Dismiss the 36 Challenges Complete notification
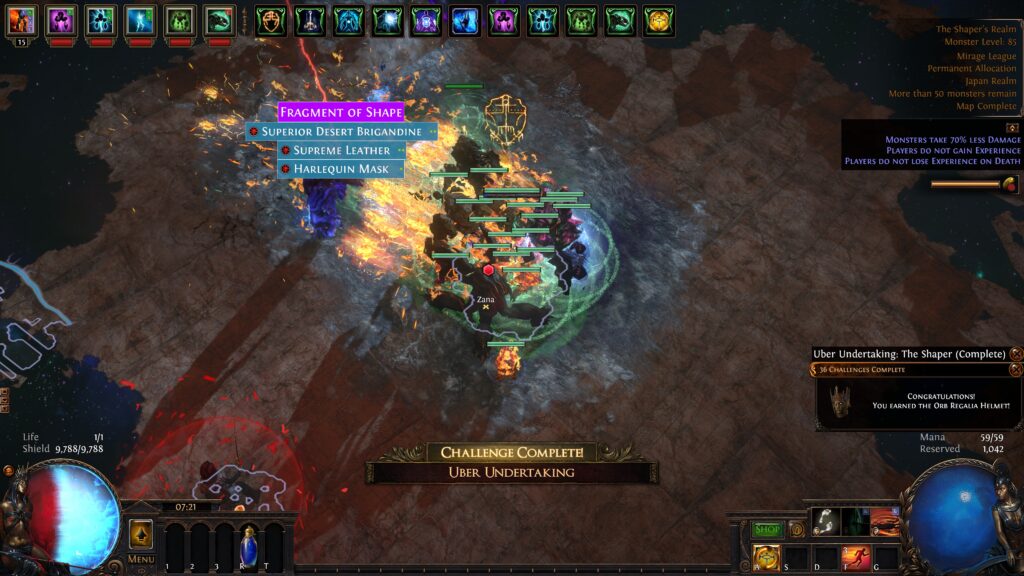Image resolution: width=1024 pixels, height=576 pixels. (x=1016, y=370)
